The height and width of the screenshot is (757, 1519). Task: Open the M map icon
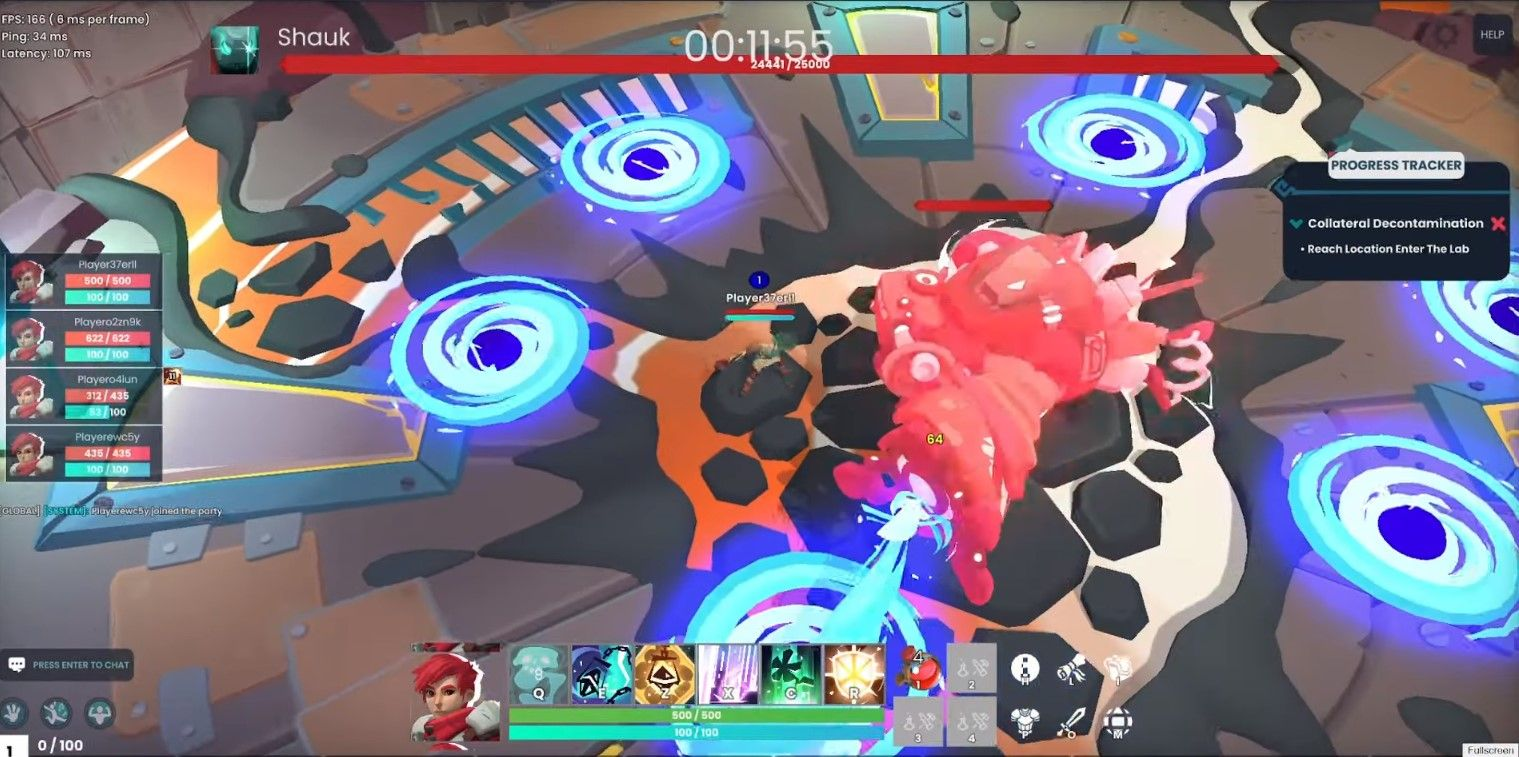point(1119,723)
